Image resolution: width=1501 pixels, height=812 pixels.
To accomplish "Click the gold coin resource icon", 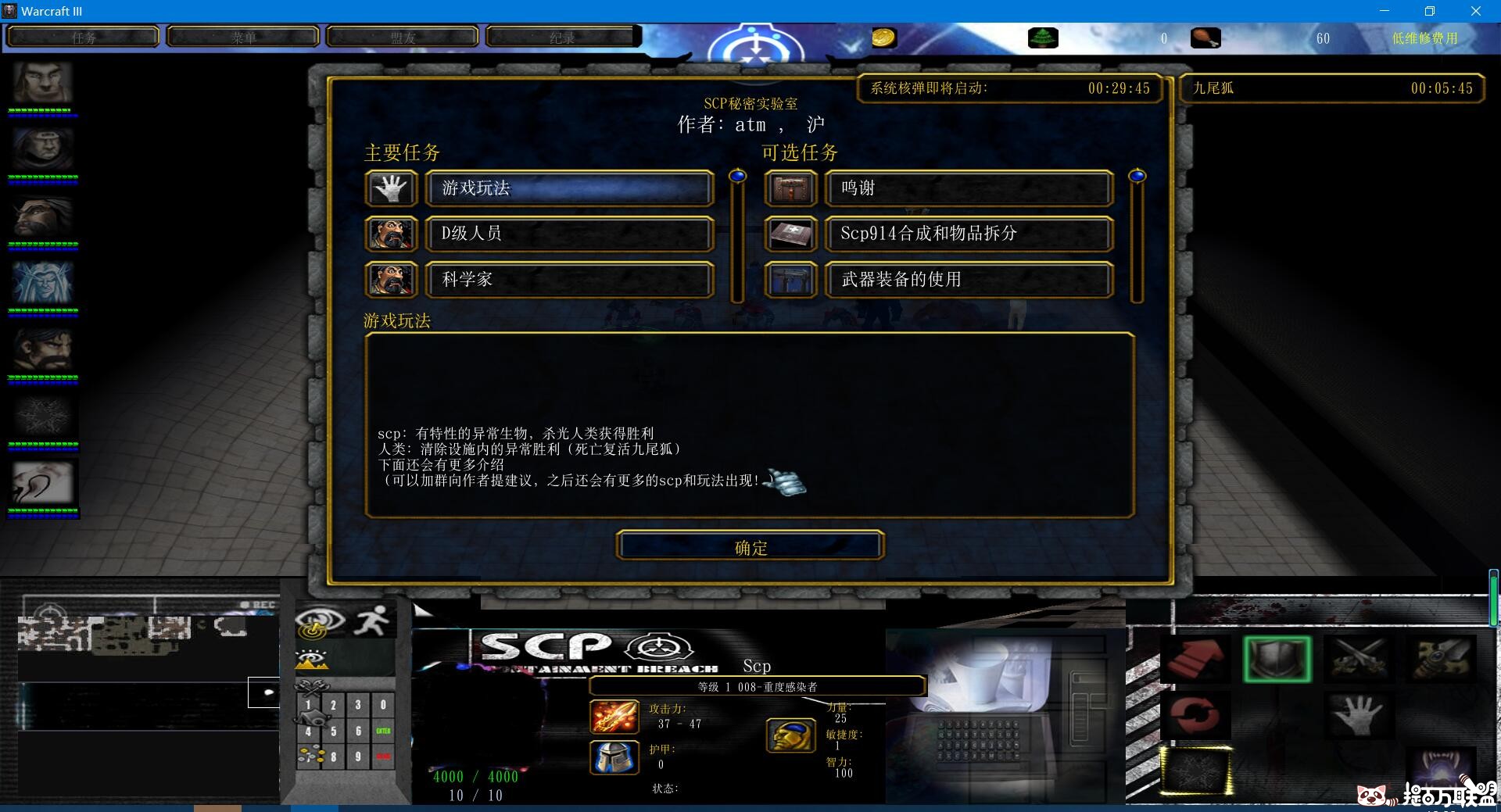I will [x=884, y=37].
